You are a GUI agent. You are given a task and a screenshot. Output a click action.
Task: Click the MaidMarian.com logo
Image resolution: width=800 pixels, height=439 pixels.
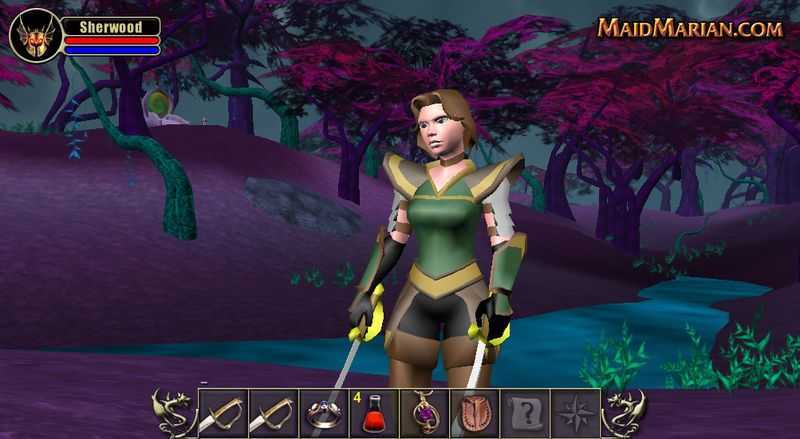[690, 28]
